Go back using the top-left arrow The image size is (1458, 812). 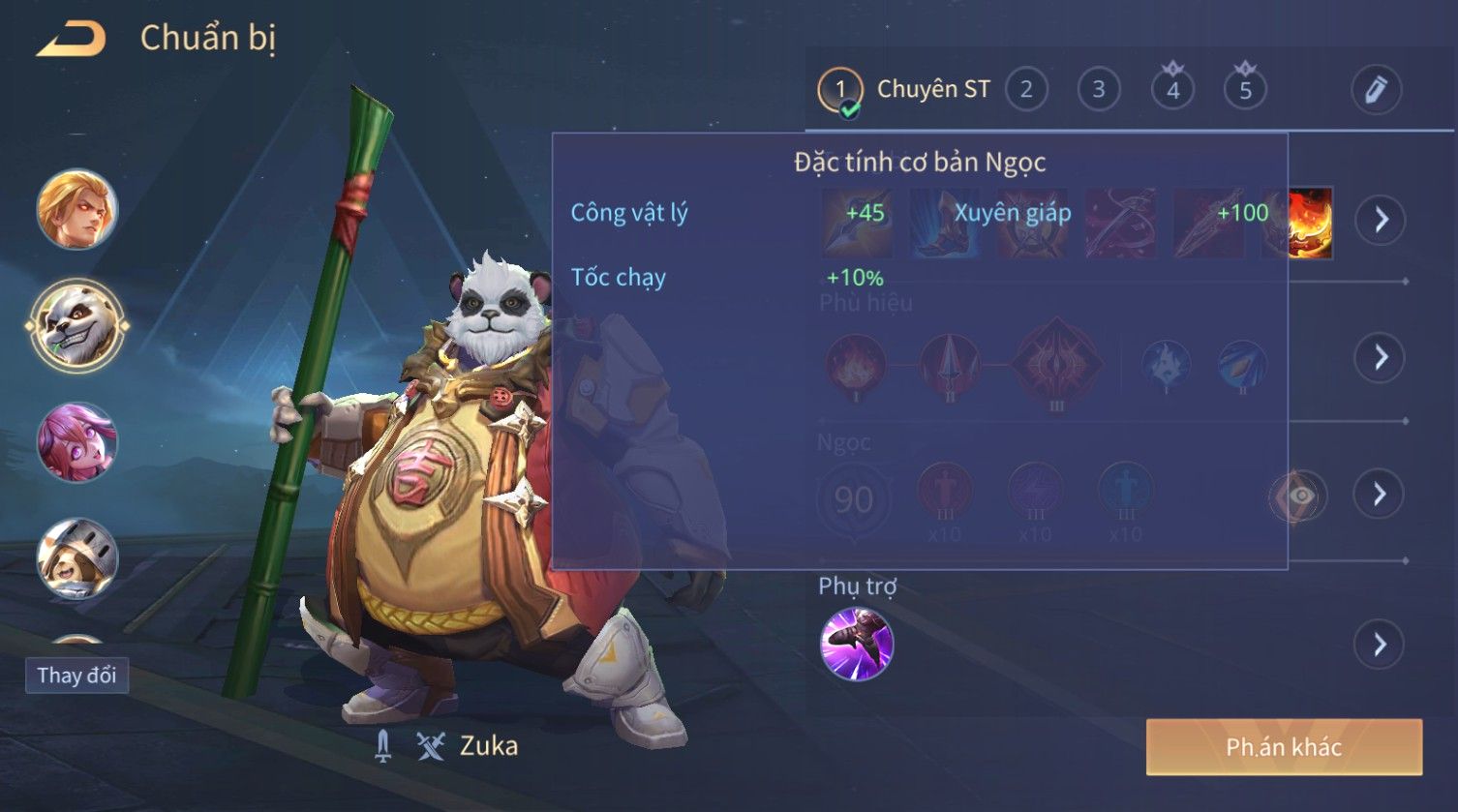coord(71,40)
